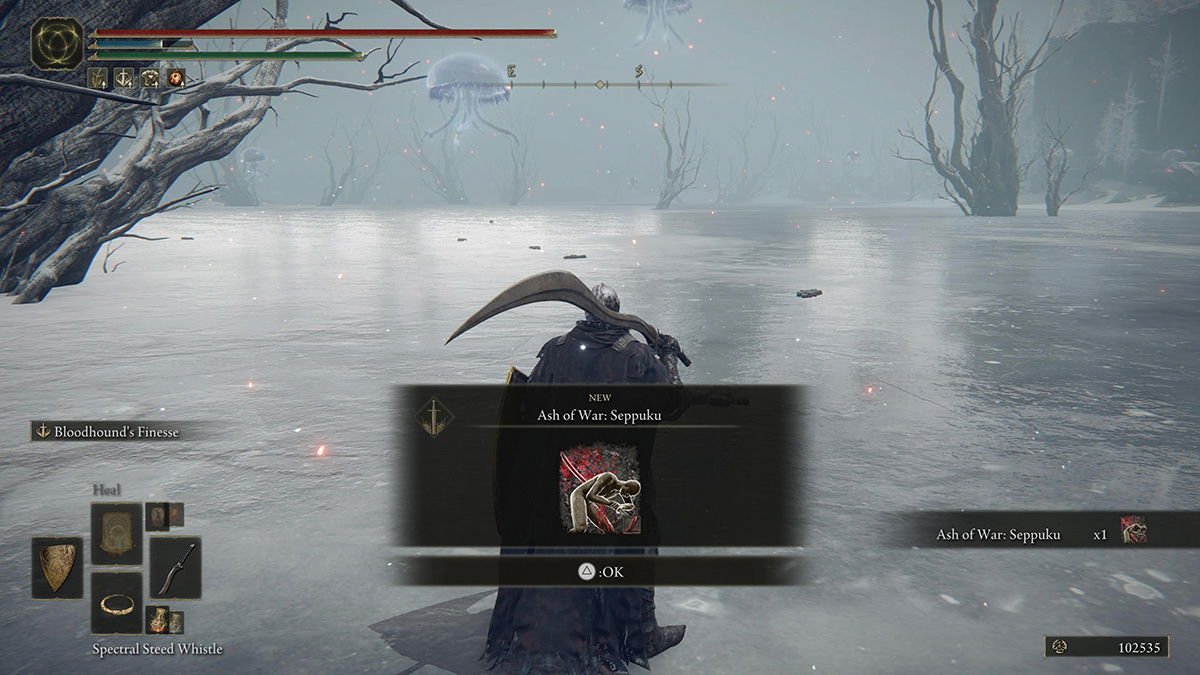The height and width of the screenshot is (675, 1200).
Task: Select the golden shield left-hand slot
Action: (57, 567)
